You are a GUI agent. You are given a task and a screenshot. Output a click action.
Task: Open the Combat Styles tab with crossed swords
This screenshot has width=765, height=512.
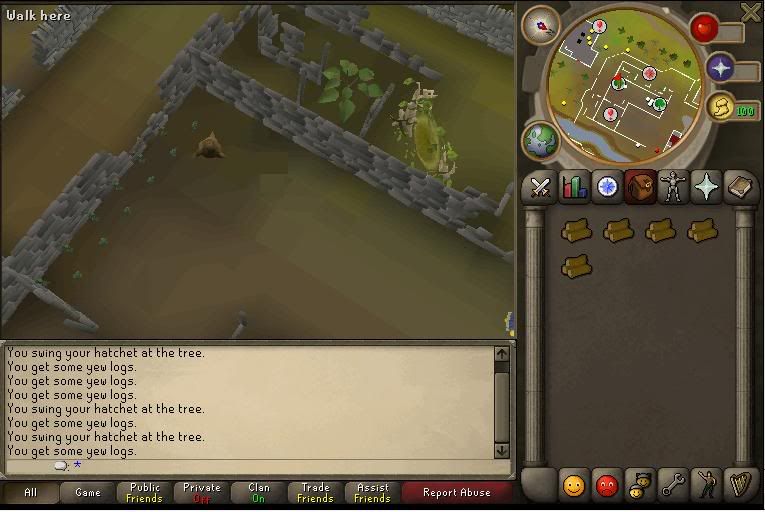[541, 187]
